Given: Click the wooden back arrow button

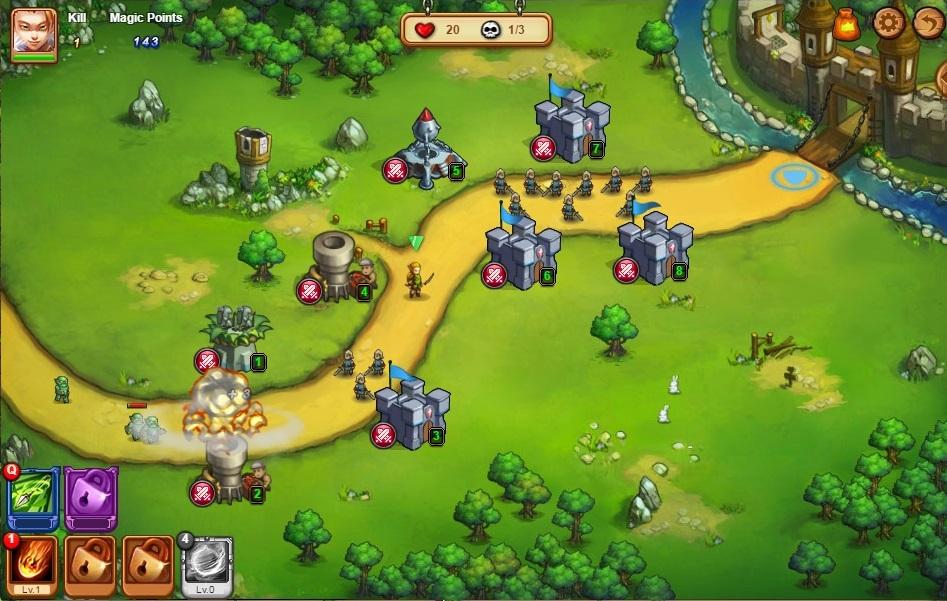Looking at the screenshot, I should (x=928, y=22).
